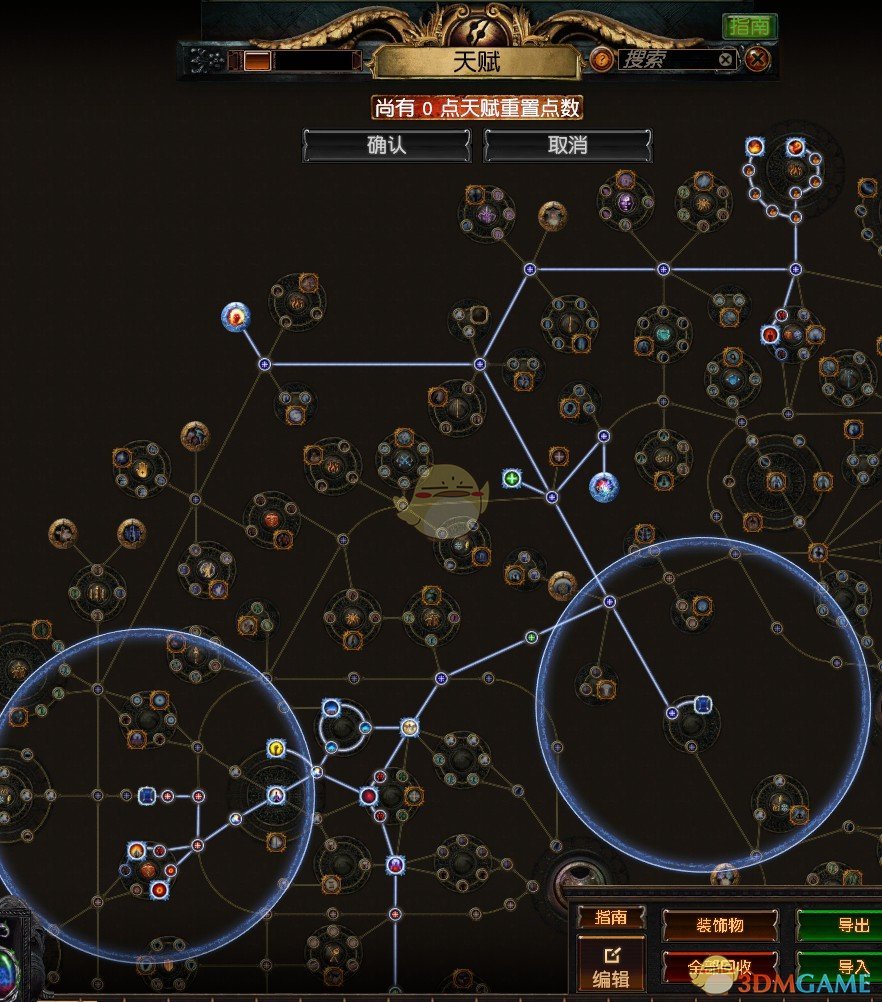
Task: Select the 编辑 edit button
Action: 611,964
